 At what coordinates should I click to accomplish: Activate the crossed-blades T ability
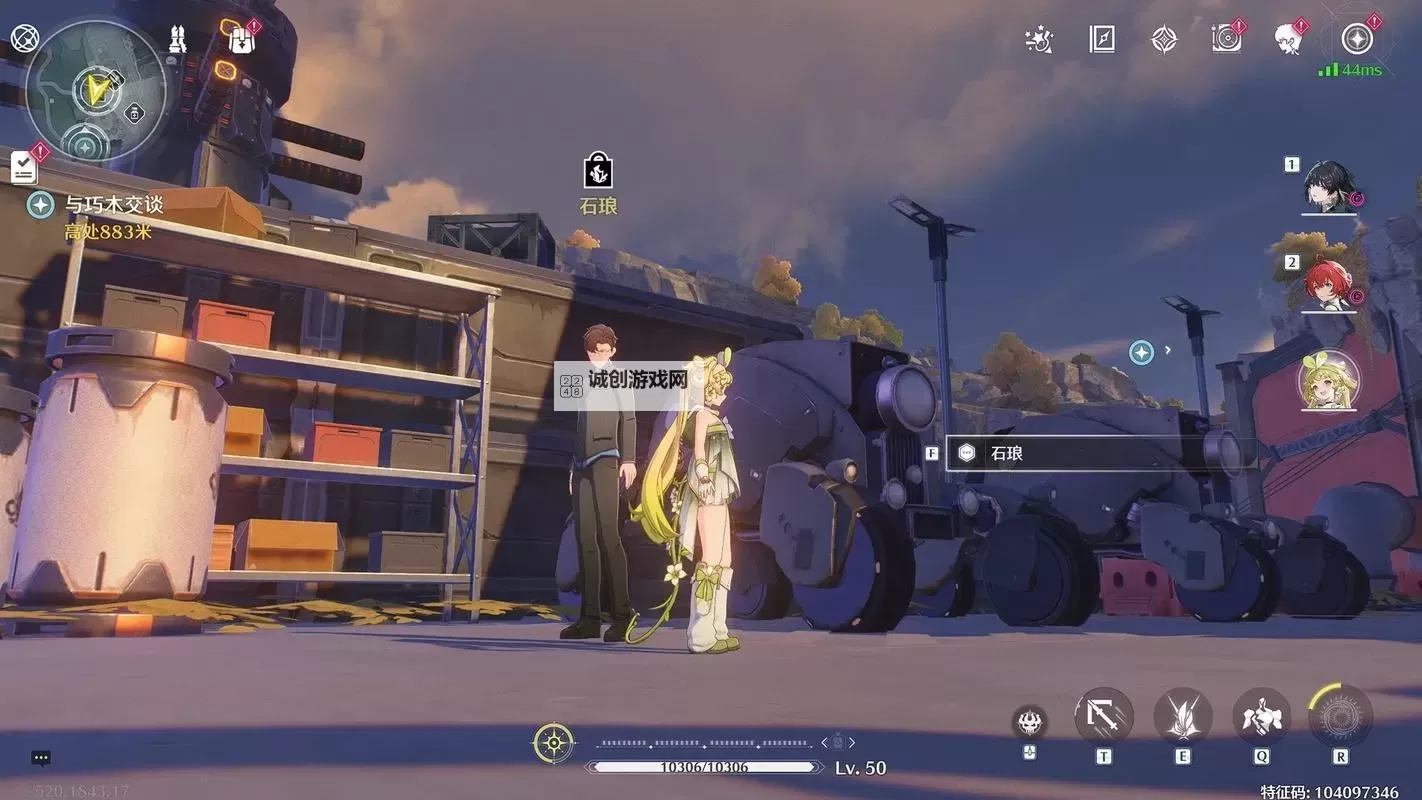pyautogui.click(x=1103, y=716)
